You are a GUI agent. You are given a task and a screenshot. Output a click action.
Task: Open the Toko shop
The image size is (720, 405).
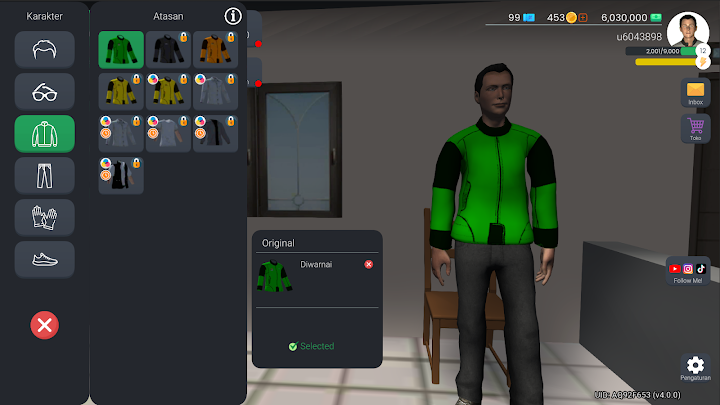(x=695, y=129)
